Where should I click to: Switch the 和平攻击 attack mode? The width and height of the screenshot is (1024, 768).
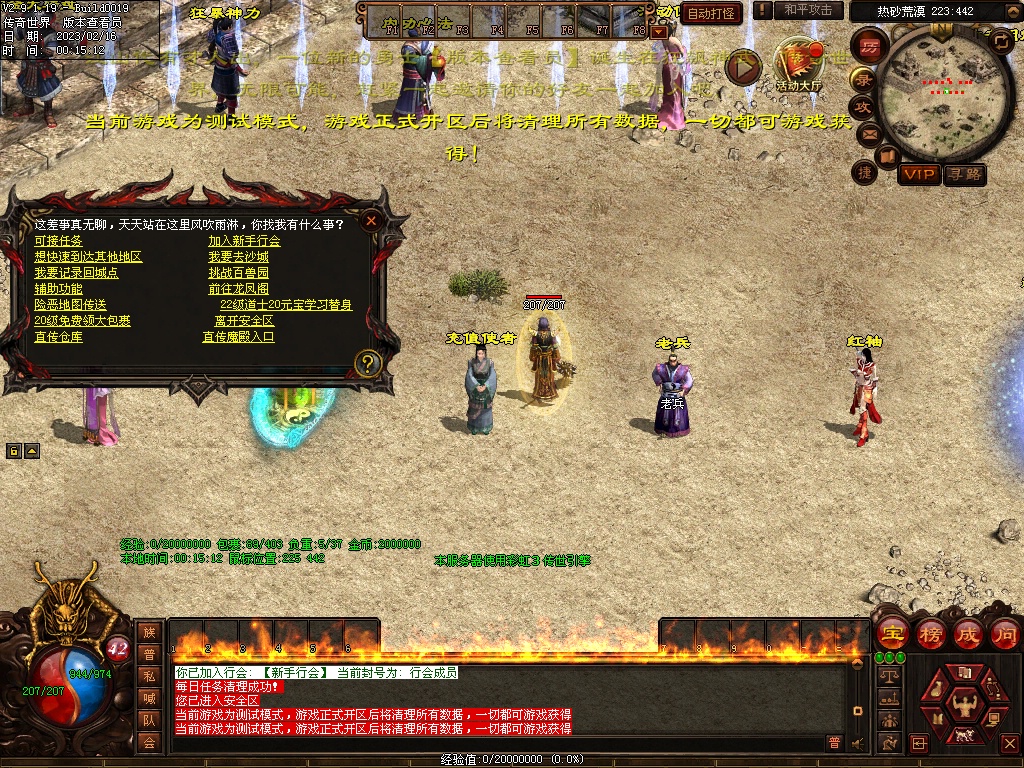[x=808, y=10]
